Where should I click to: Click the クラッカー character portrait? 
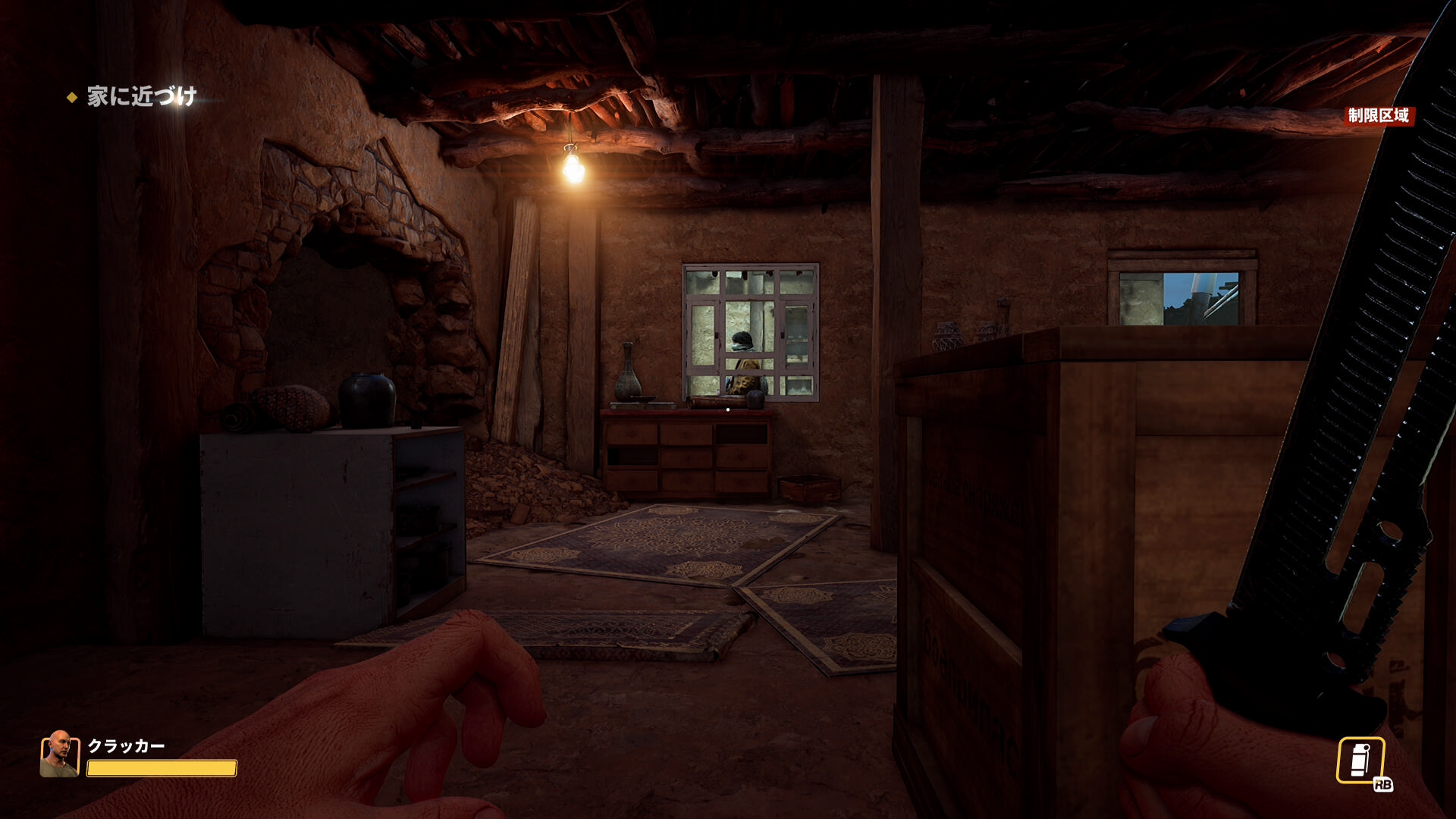[59, 754]
